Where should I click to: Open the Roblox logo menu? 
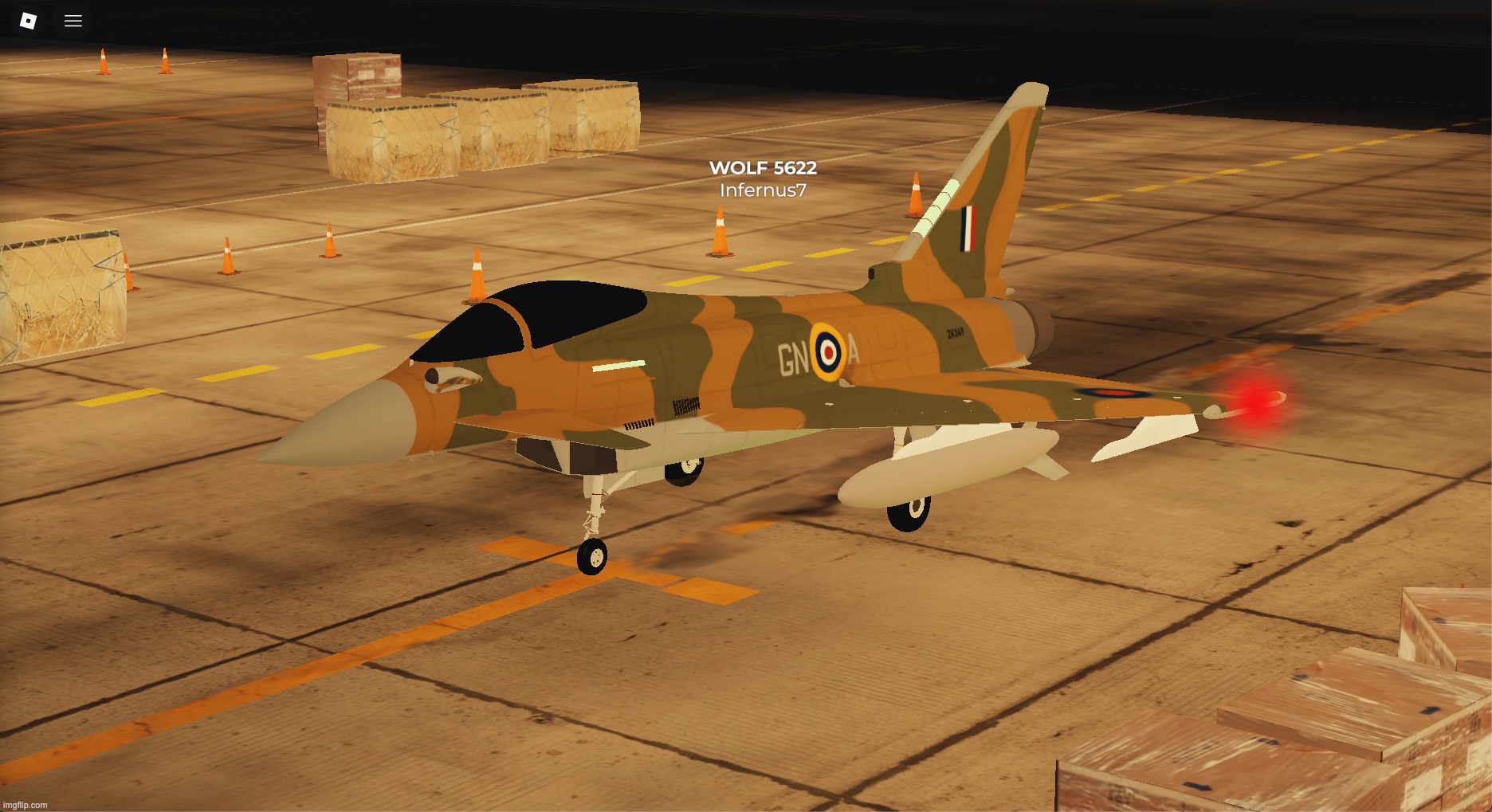[x=28, y=21]
